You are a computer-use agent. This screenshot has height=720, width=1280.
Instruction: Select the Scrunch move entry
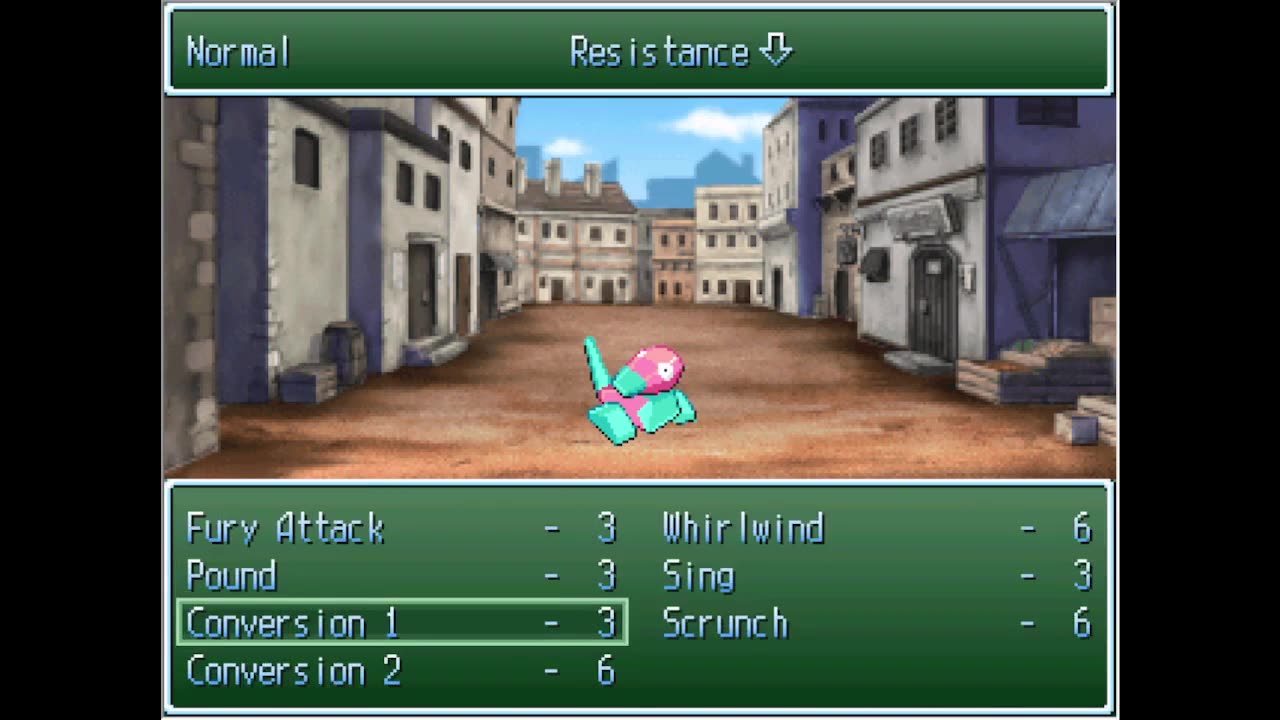click(x=726, y=623)
